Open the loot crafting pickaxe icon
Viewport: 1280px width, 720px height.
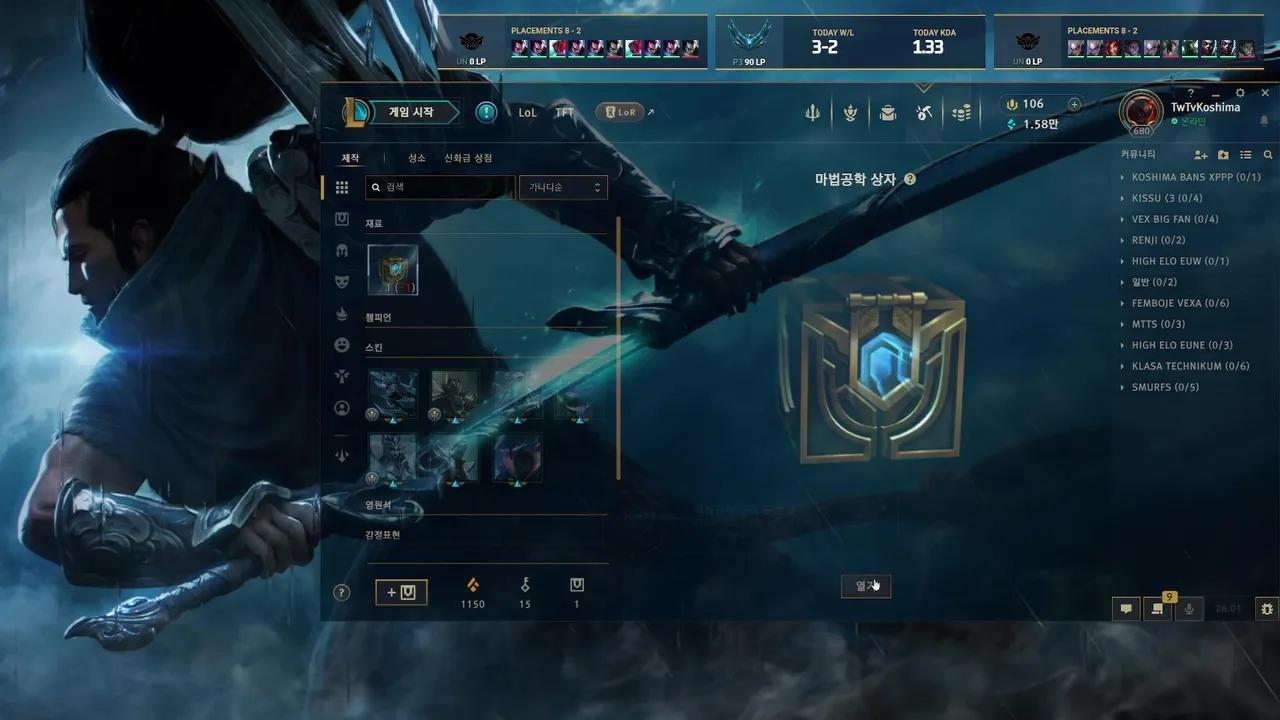924,113
